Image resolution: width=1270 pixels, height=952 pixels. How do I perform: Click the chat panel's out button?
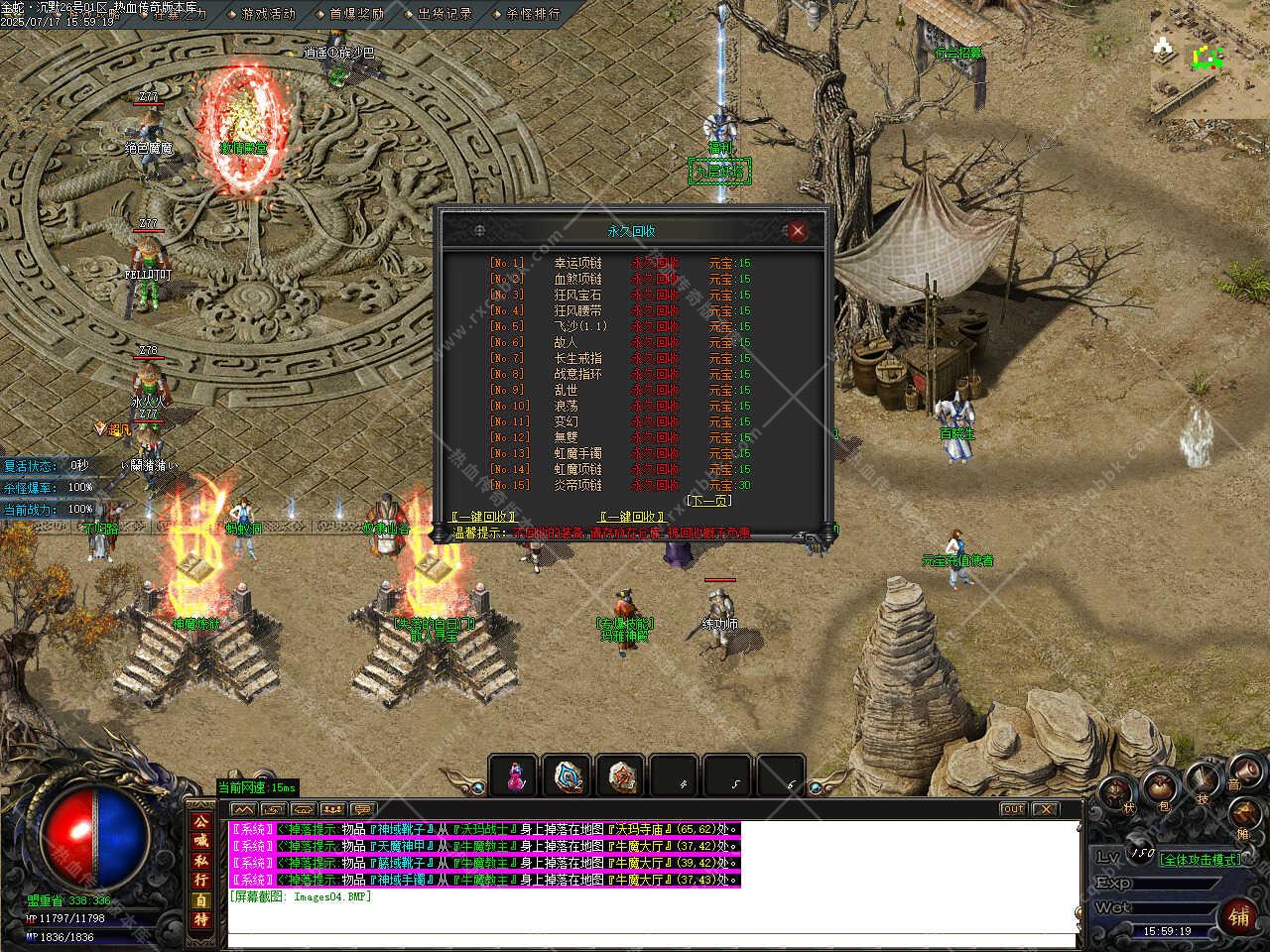(1012, 809)
